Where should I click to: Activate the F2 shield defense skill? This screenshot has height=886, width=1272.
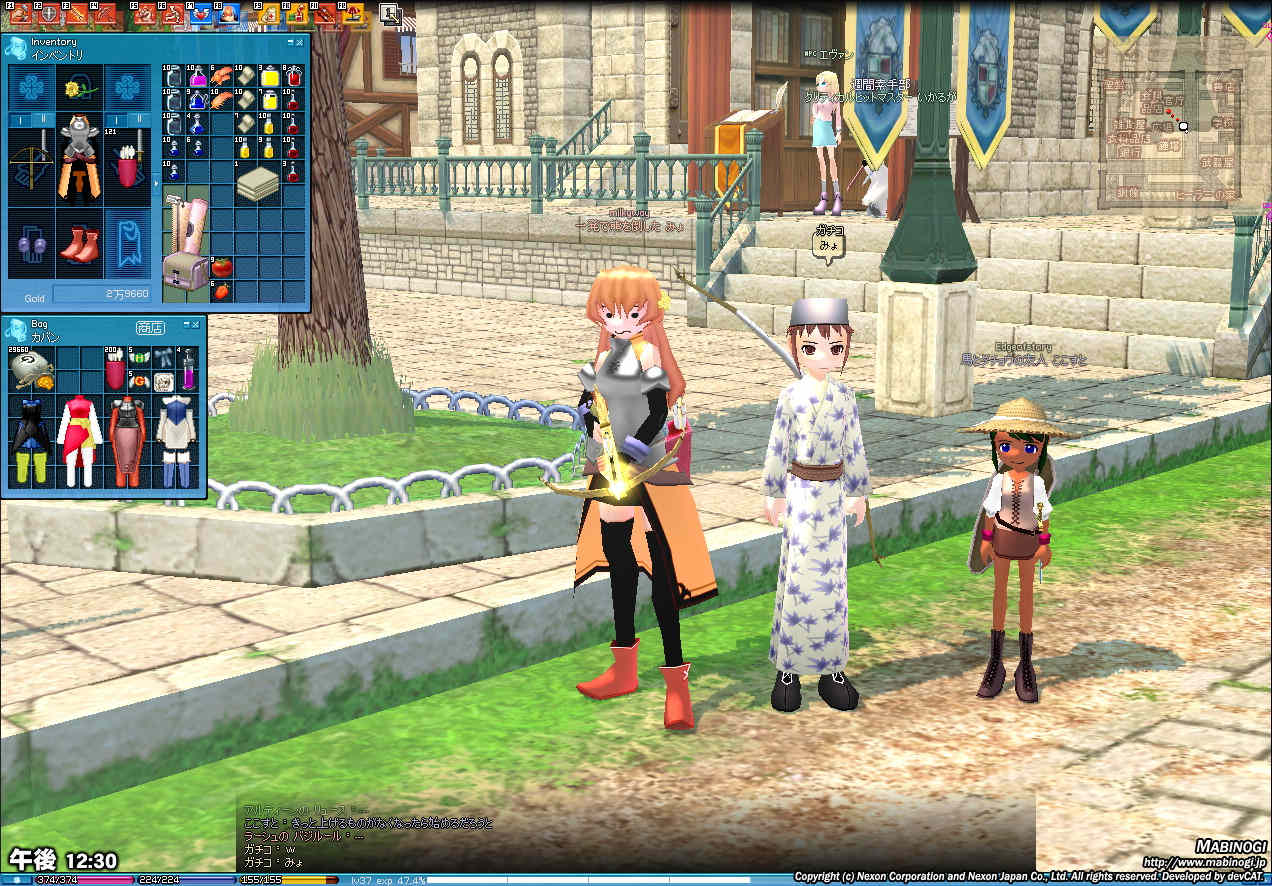[x=49, y=15]
